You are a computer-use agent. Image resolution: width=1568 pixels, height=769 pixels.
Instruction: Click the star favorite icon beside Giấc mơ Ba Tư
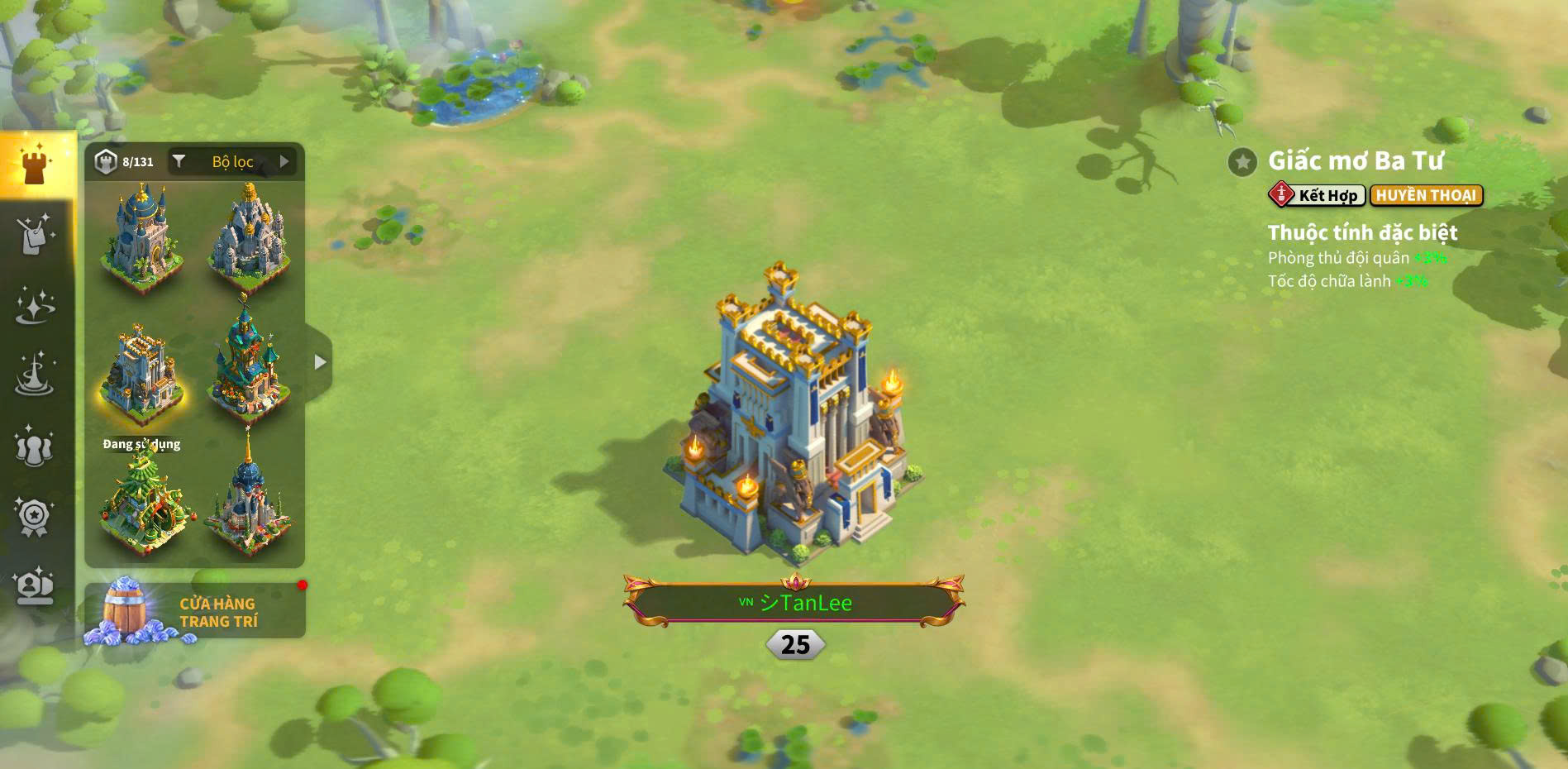point(1242,162)
